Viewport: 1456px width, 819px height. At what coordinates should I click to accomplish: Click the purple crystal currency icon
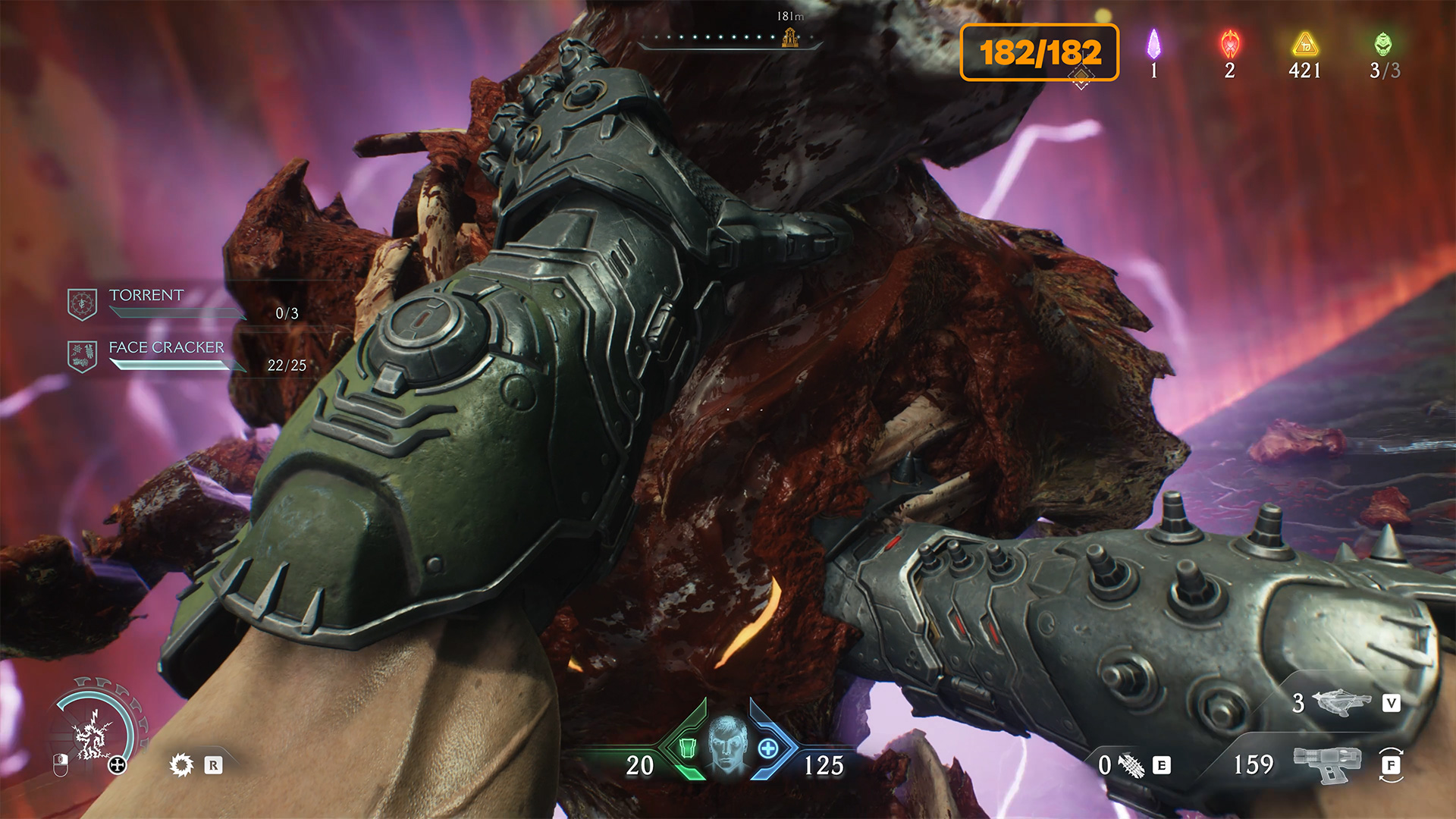[1153, 44]
